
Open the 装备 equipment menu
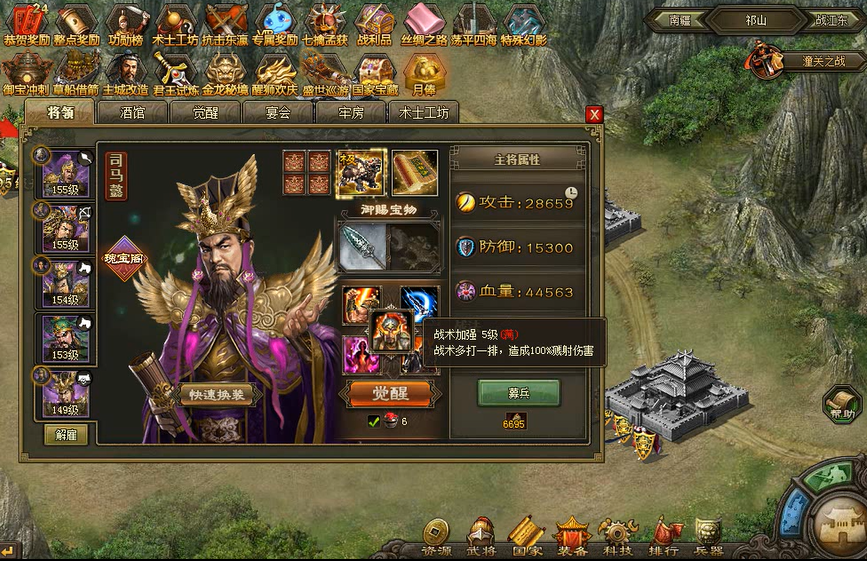tap(572, 535)
